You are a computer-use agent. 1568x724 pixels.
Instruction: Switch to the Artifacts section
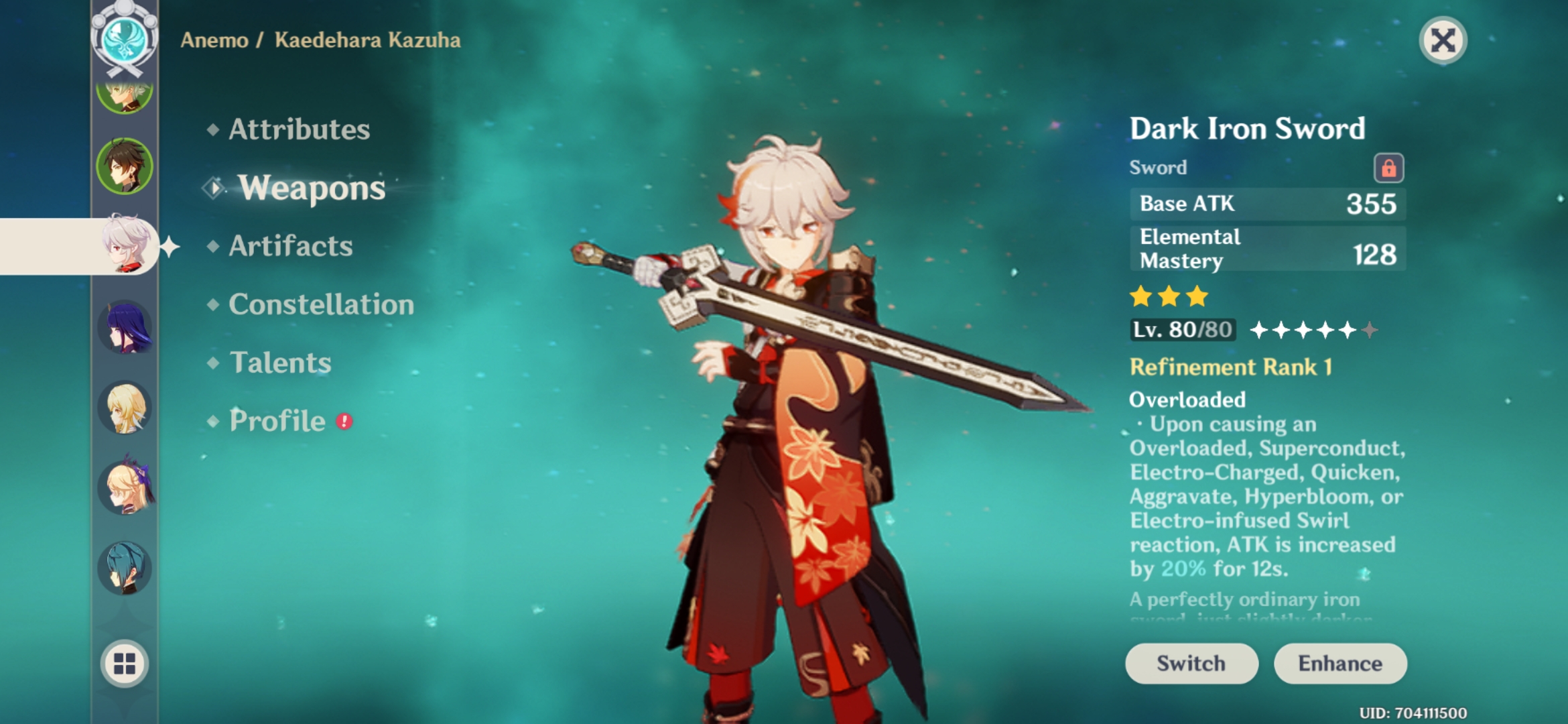click(289, 247)
